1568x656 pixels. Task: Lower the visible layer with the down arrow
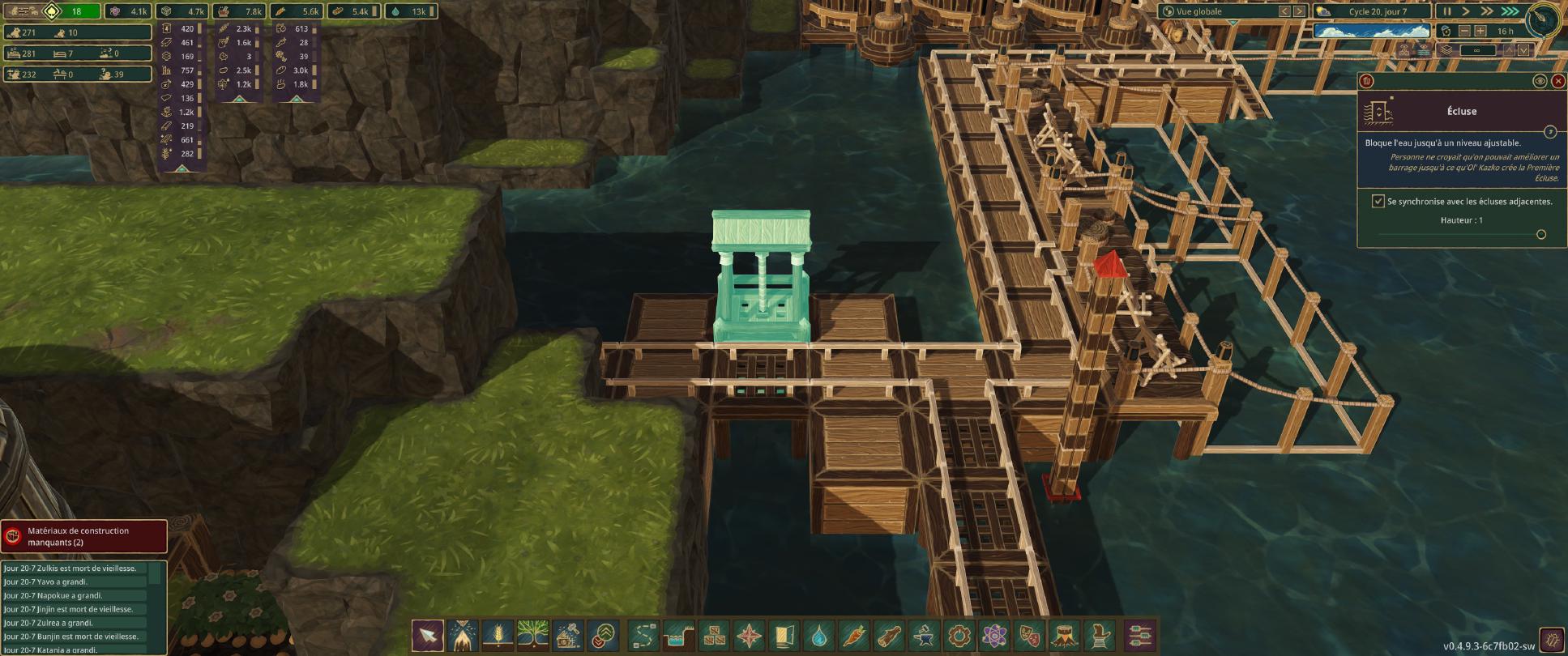click(1524, 50)
